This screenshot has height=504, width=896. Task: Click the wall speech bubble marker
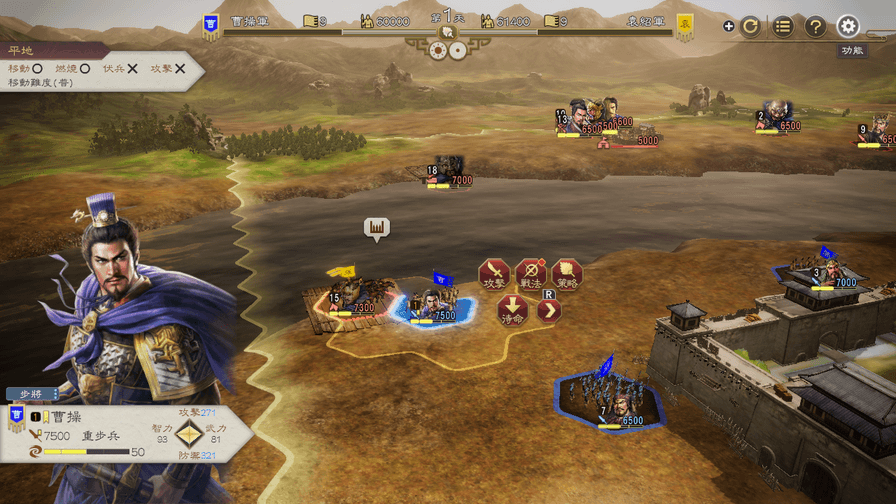tap(377, 228)
